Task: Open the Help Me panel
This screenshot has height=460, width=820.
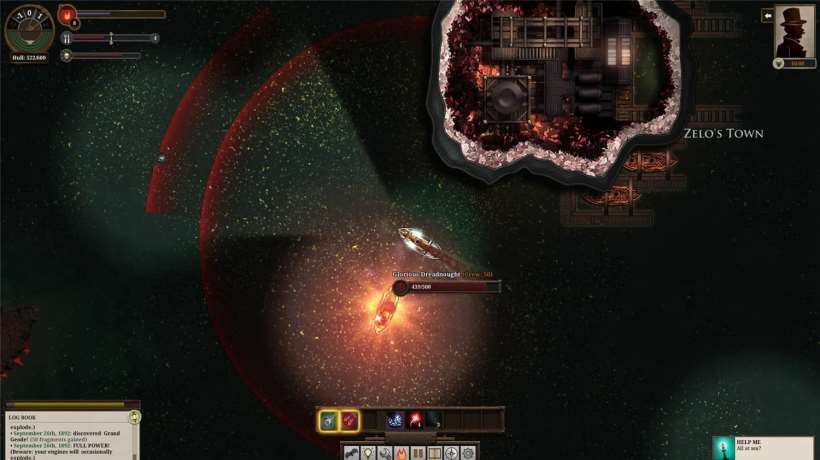Action: (765, 447)
